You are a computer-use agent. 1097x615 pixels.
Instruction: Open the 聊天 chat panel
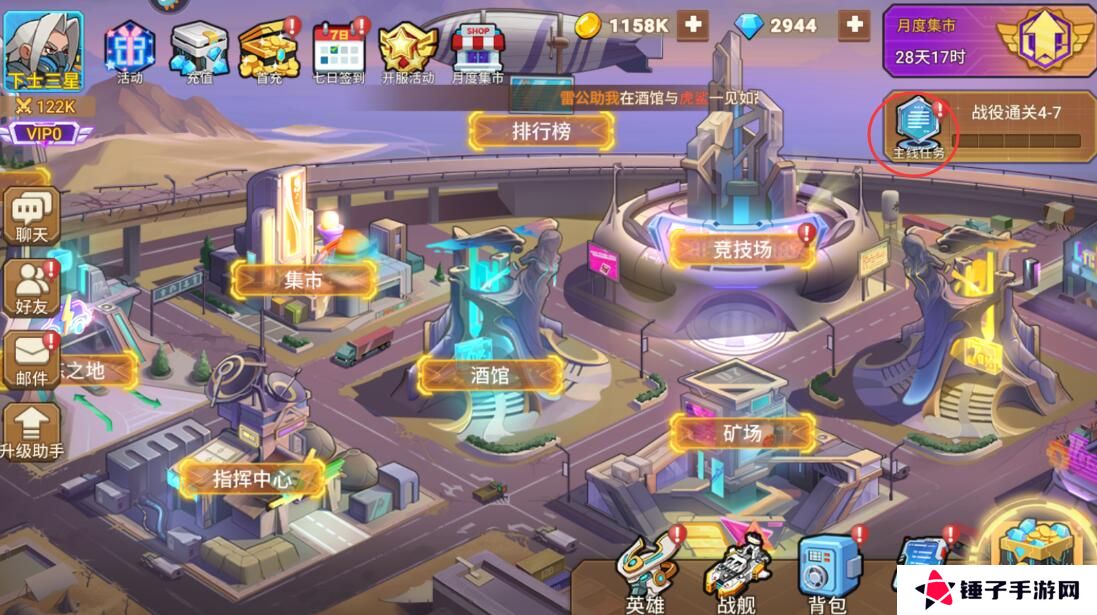click(32, 215)
